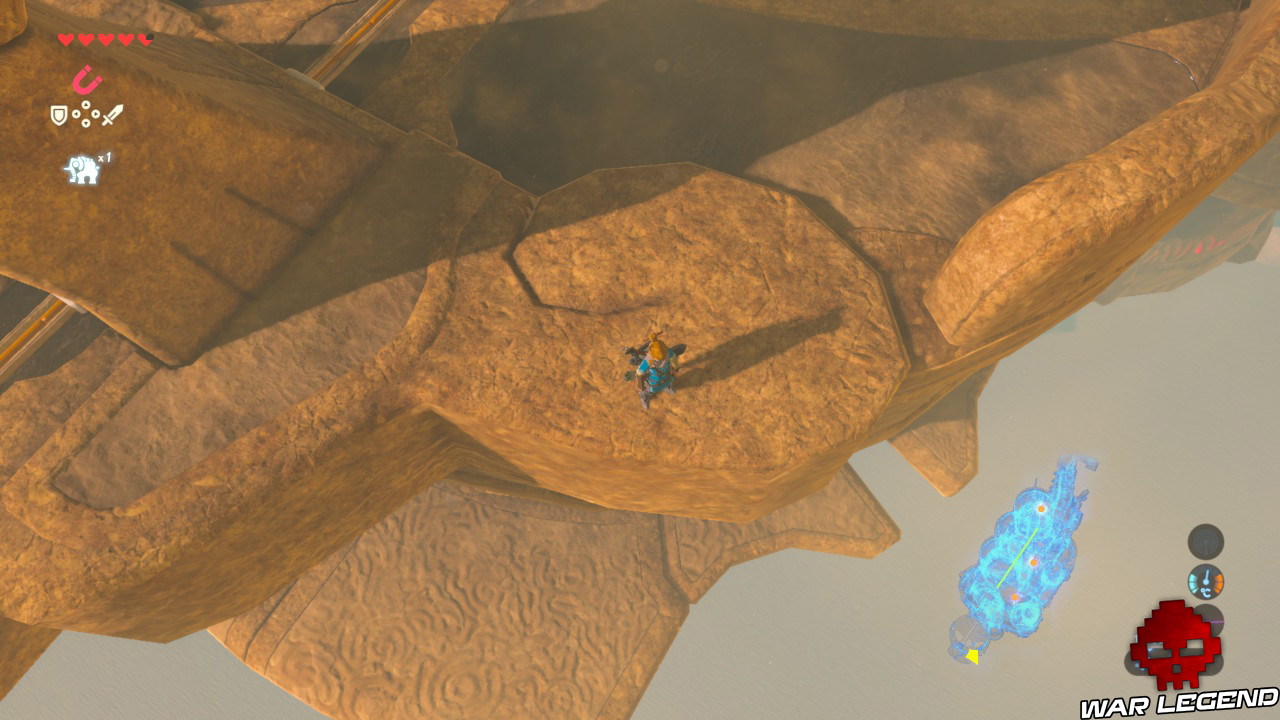
Task: Click the up arrow of the d-pad indicator
Action: coord(86,104)
